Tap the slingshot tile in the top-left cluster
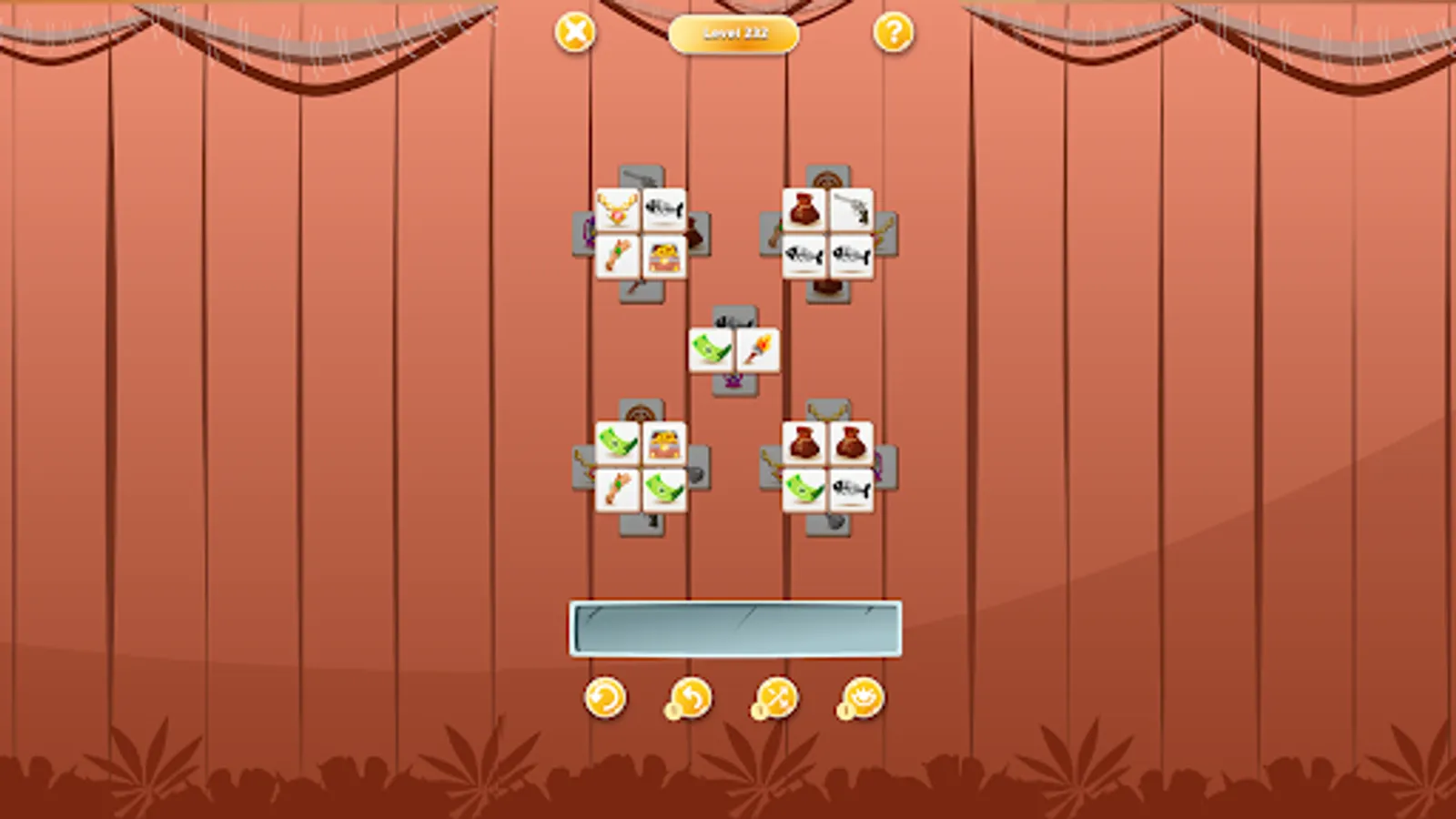Screen dimensions: 1456x819 point(617,256)
